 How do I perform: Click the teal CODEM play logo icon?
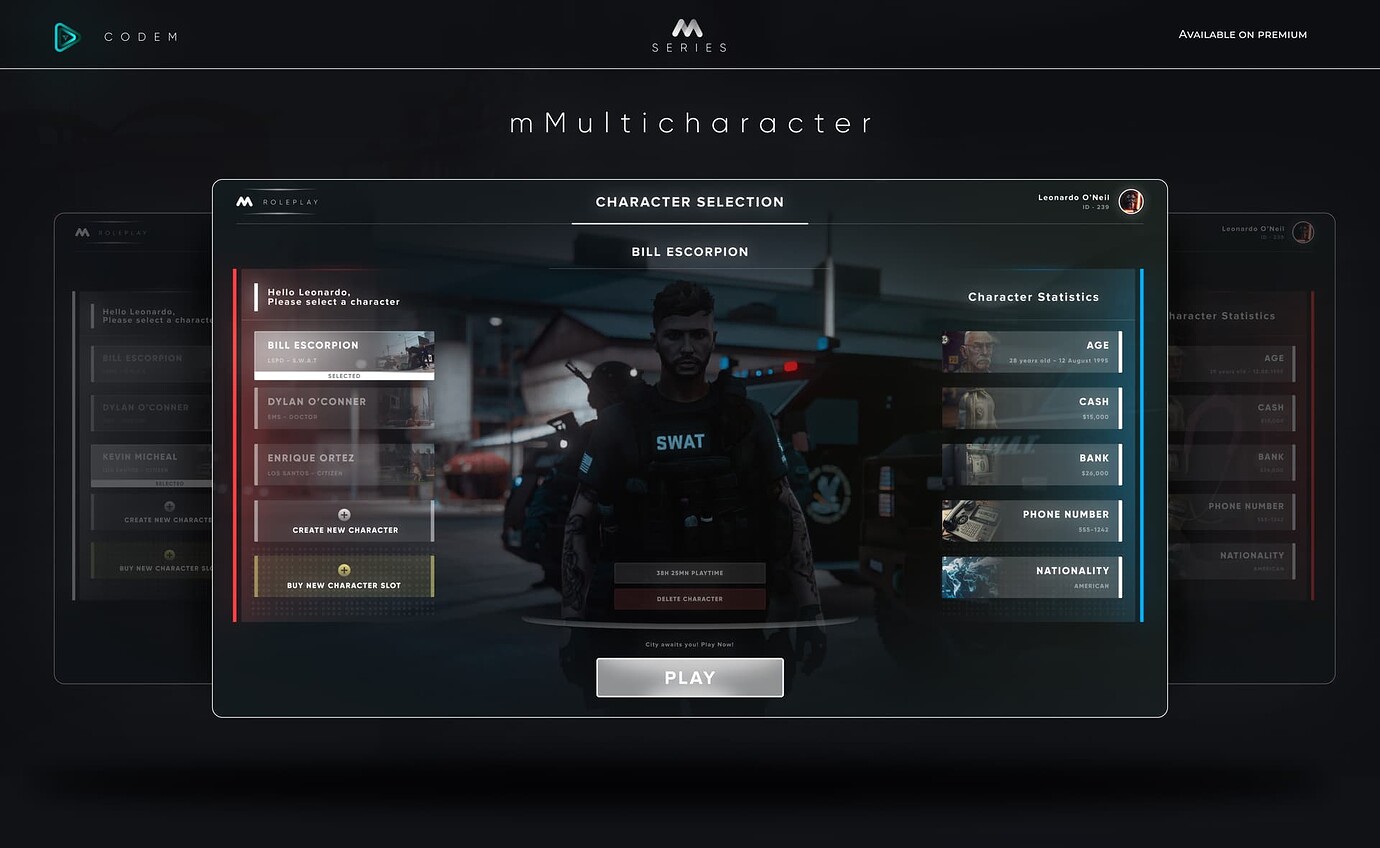pyautogui.click(x=64, y=36)
